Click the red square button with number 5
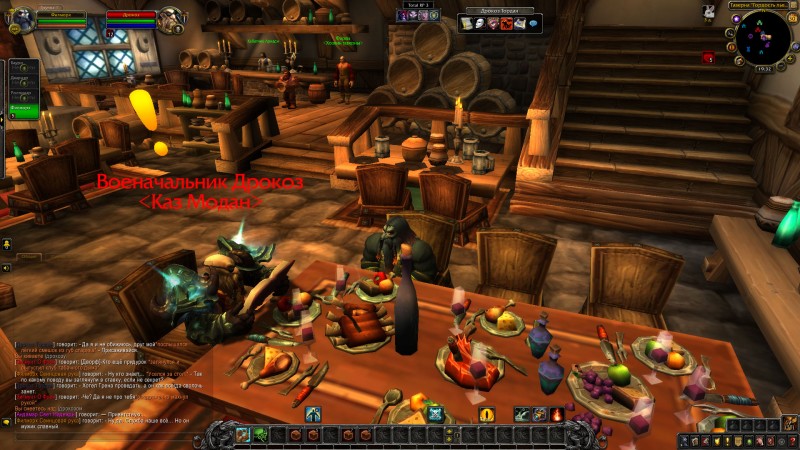The width and height of the screenshot is (800, 450). (x=708, y=58)
